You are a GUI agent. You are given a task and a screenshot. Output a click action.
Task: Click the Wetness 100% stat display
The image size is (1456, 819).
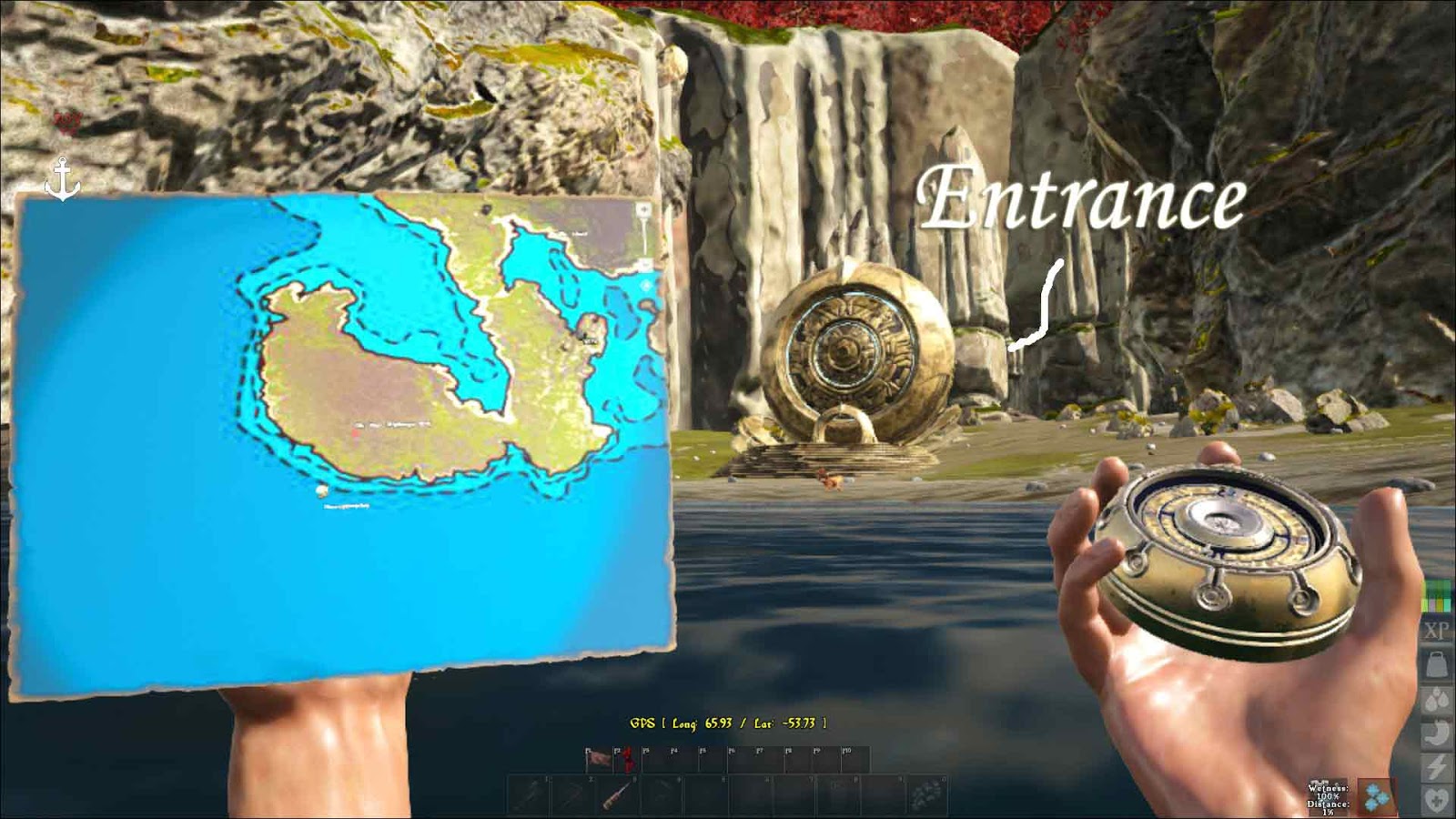(1328, 794)
